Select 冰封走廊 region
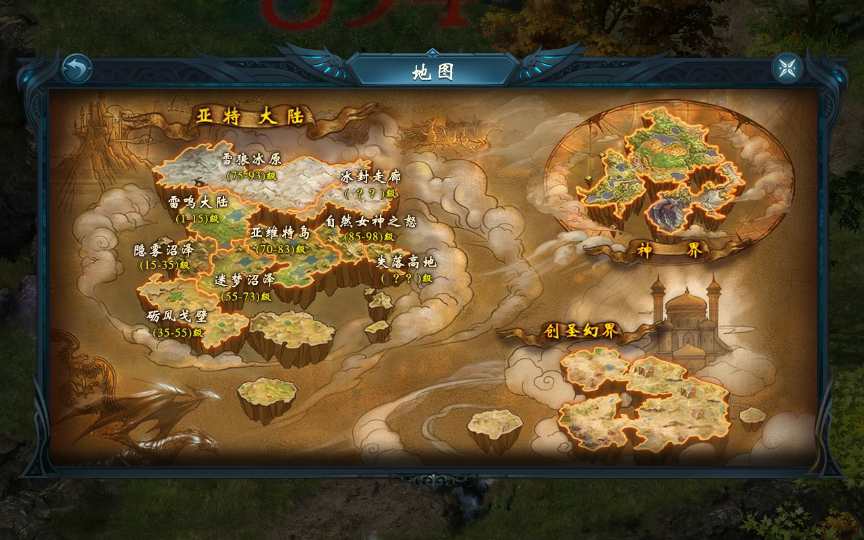The image size is (864, 540). pyautogui.click(x=370, y=181)
